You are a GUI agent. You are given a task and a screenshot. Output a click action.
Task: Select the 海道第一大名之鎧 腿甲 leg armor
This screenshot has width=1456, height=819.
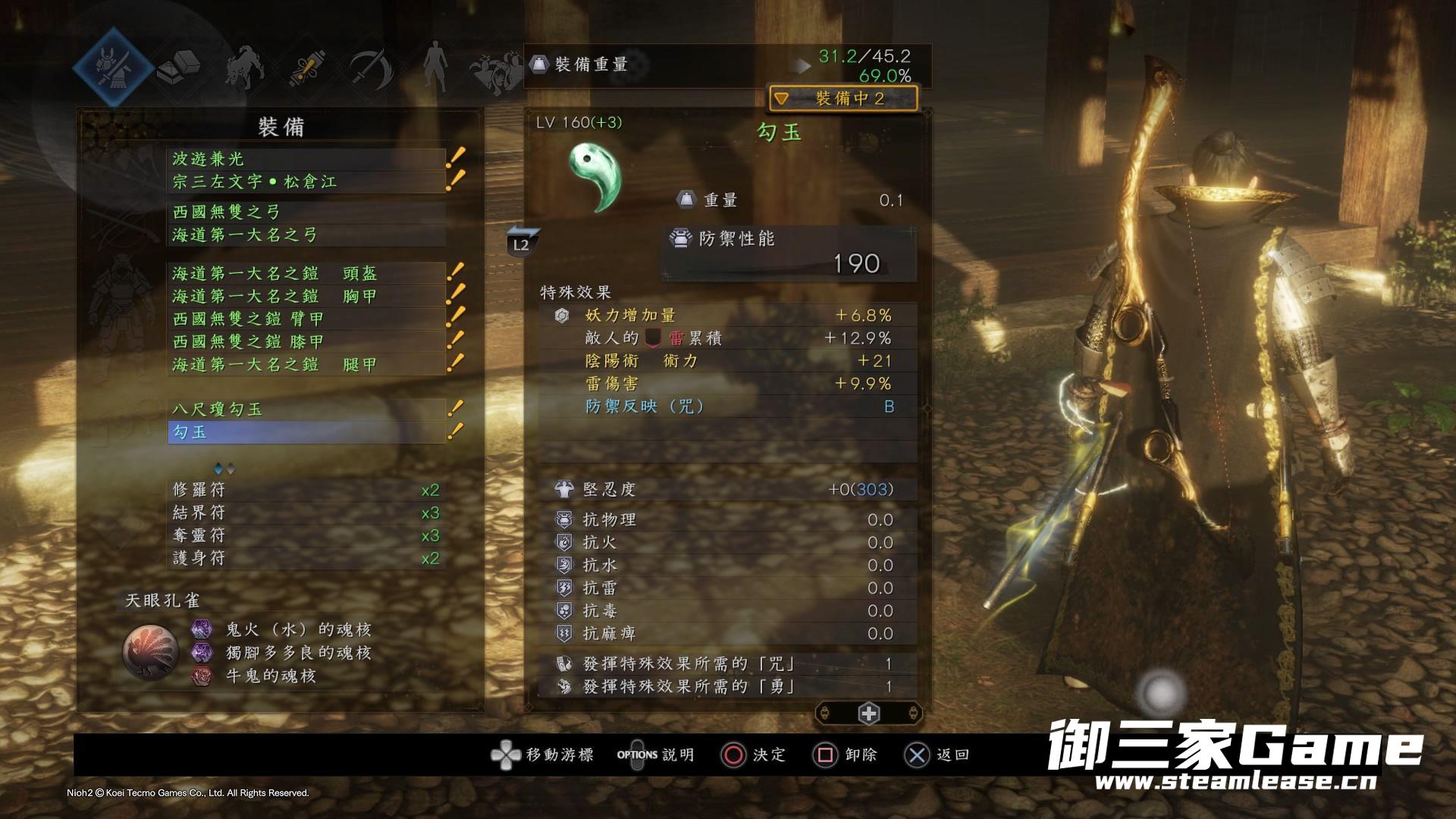tap(306, 365)
